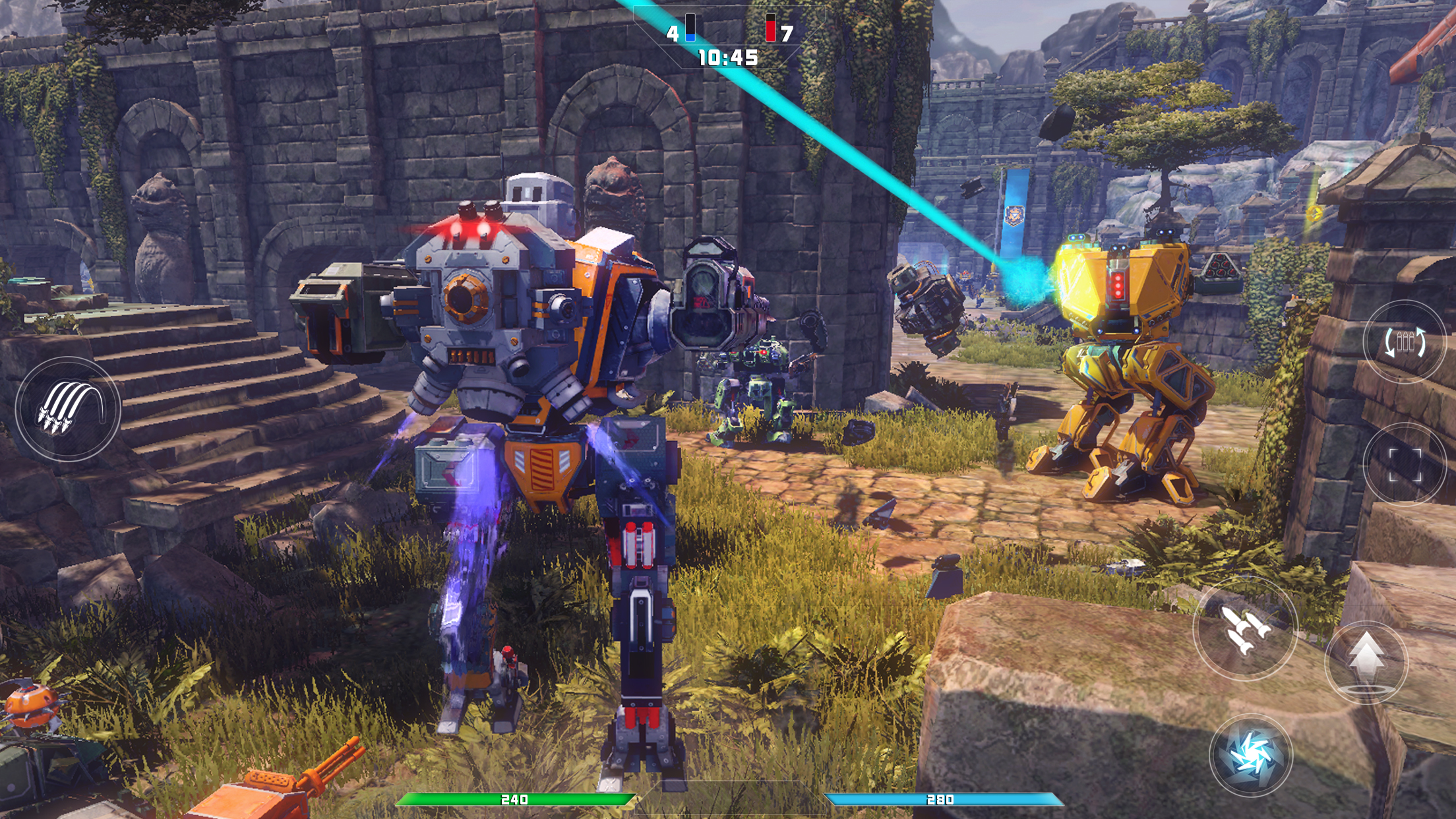Image resolution: width=1456 pixels, height=819 pixels.
Task: Tap the reload ammo button
Action: coord(1405,342)
